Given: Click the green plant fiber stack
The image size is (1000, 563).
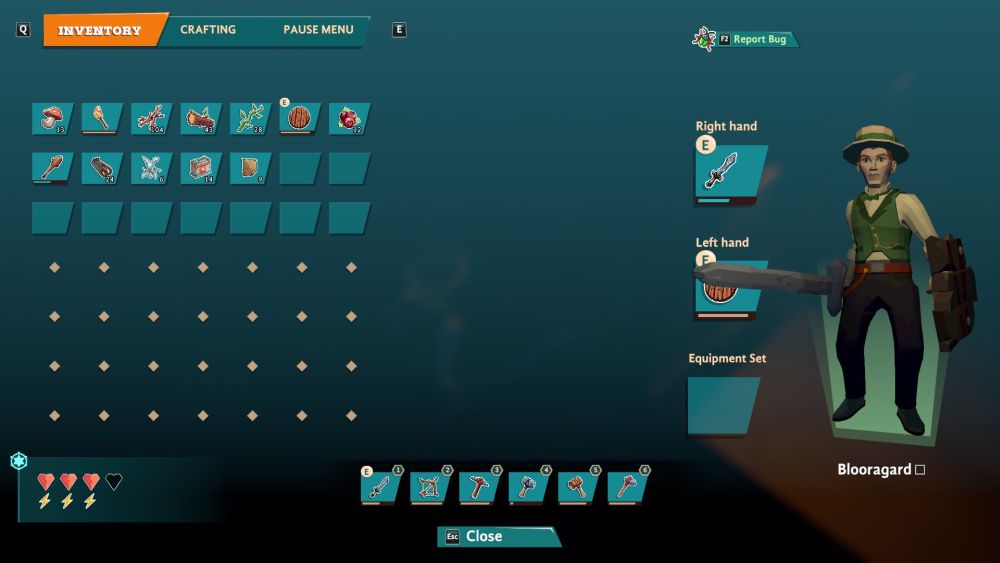Looking at the screenshot, I should point(251,119).
